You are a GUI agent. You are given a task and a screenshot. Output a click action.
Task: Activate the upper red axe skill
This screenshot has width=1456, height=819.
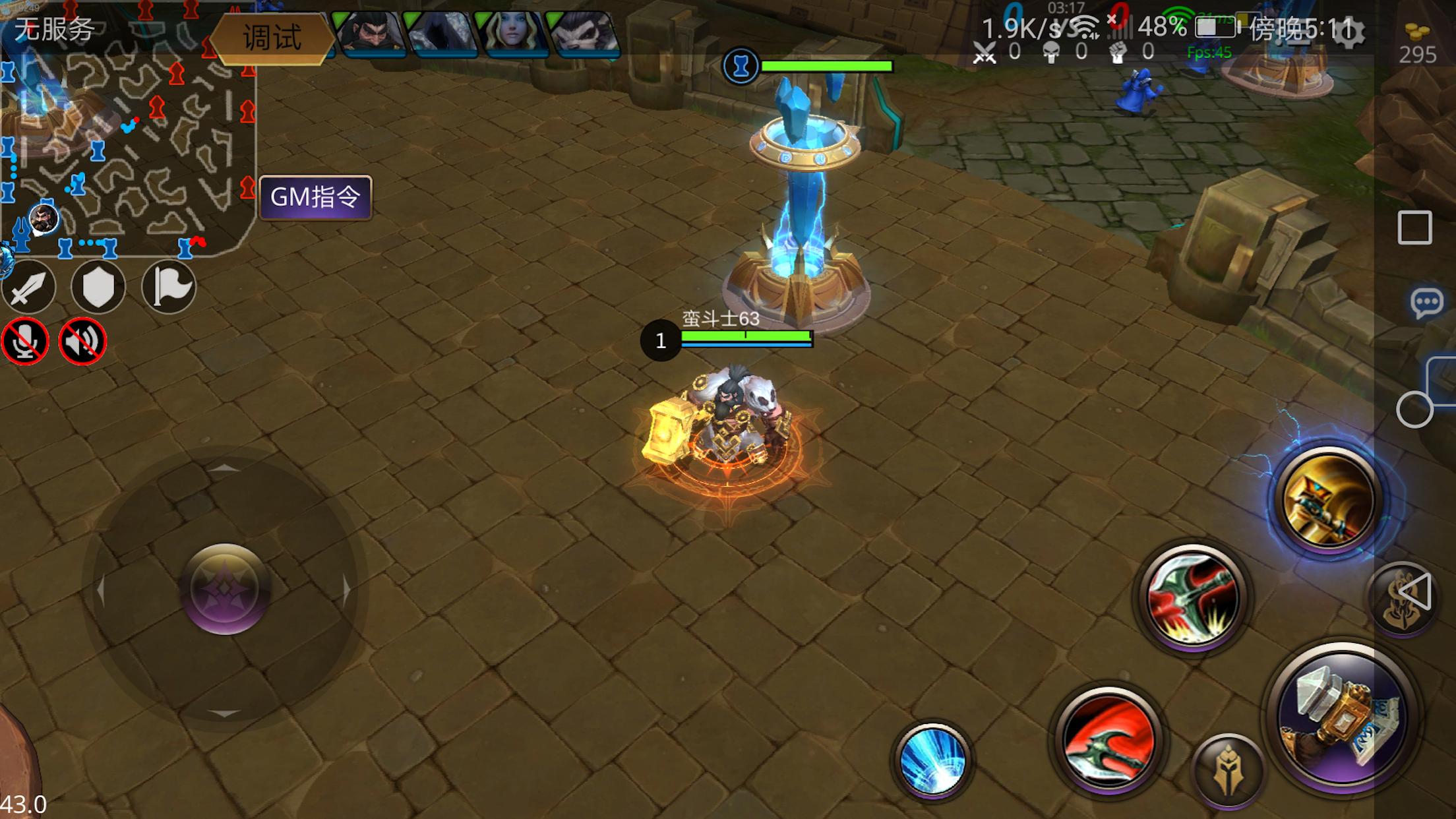point(1192,597)
